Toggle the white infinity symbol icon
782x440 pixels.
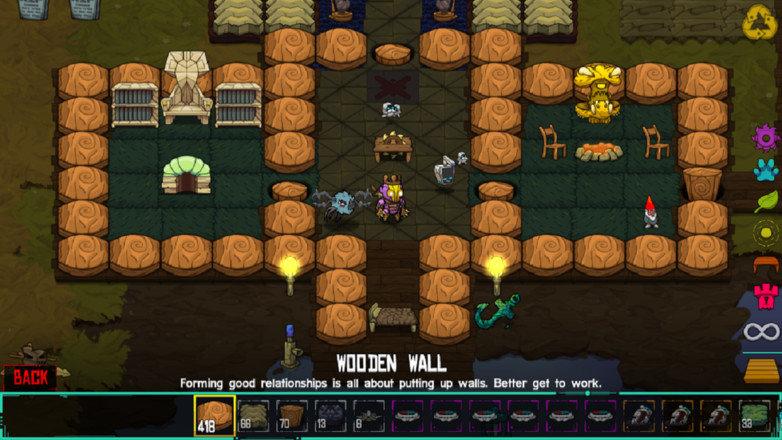point(766,331)
